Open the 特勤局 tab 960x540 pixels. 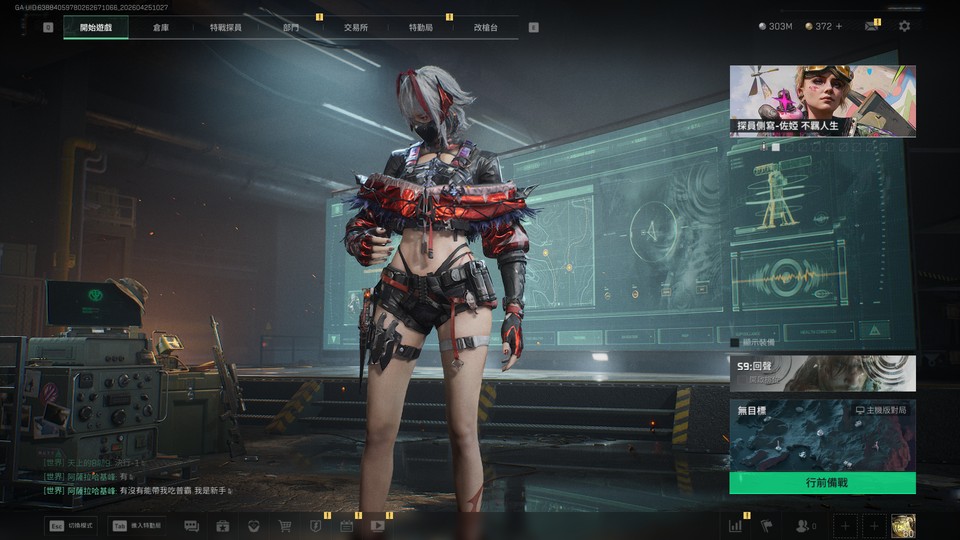click(421, 27)
